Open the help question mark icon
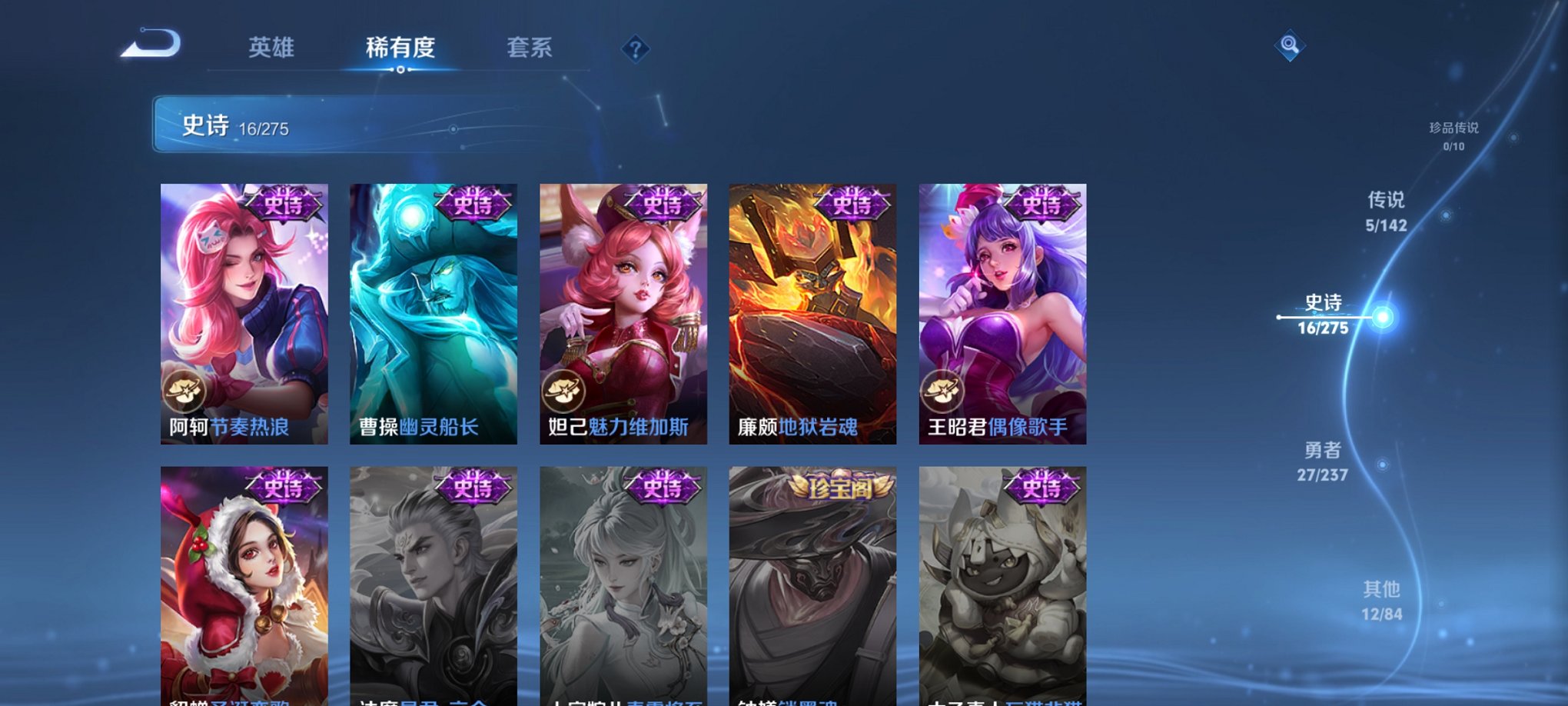Screen dimensions: 1568x706 click(x=634, y=49)
